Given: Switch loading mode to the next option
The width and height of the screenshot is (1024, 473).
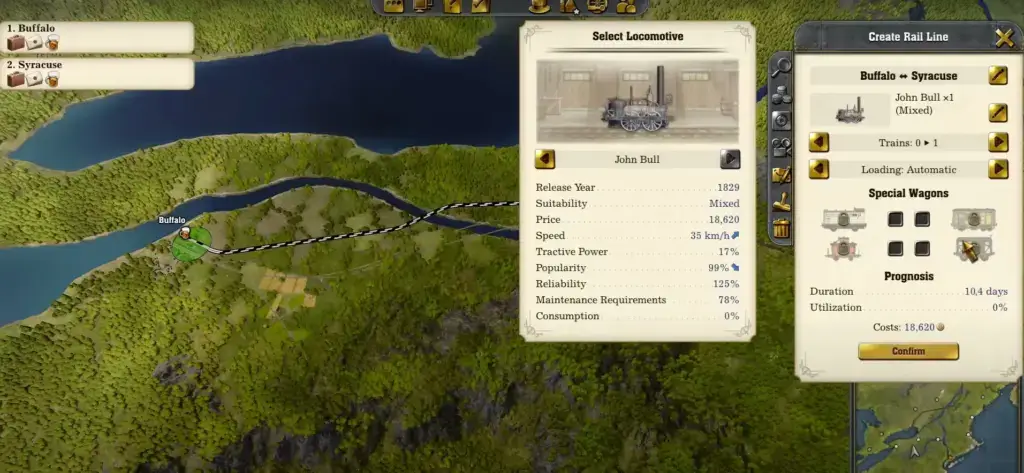Looking at the screenshot, I should pyautogui.click(x=997, y=169).
